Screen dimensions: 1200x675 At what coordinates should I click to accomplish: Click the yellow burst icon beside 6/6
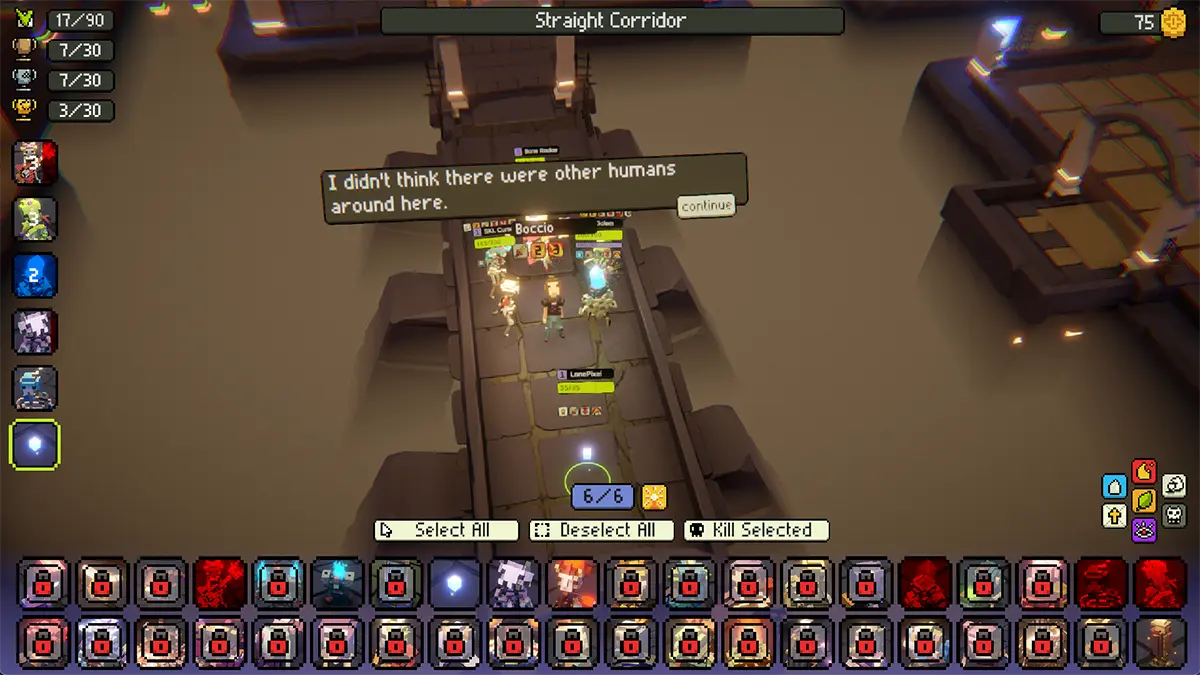[x=654, y=496]
